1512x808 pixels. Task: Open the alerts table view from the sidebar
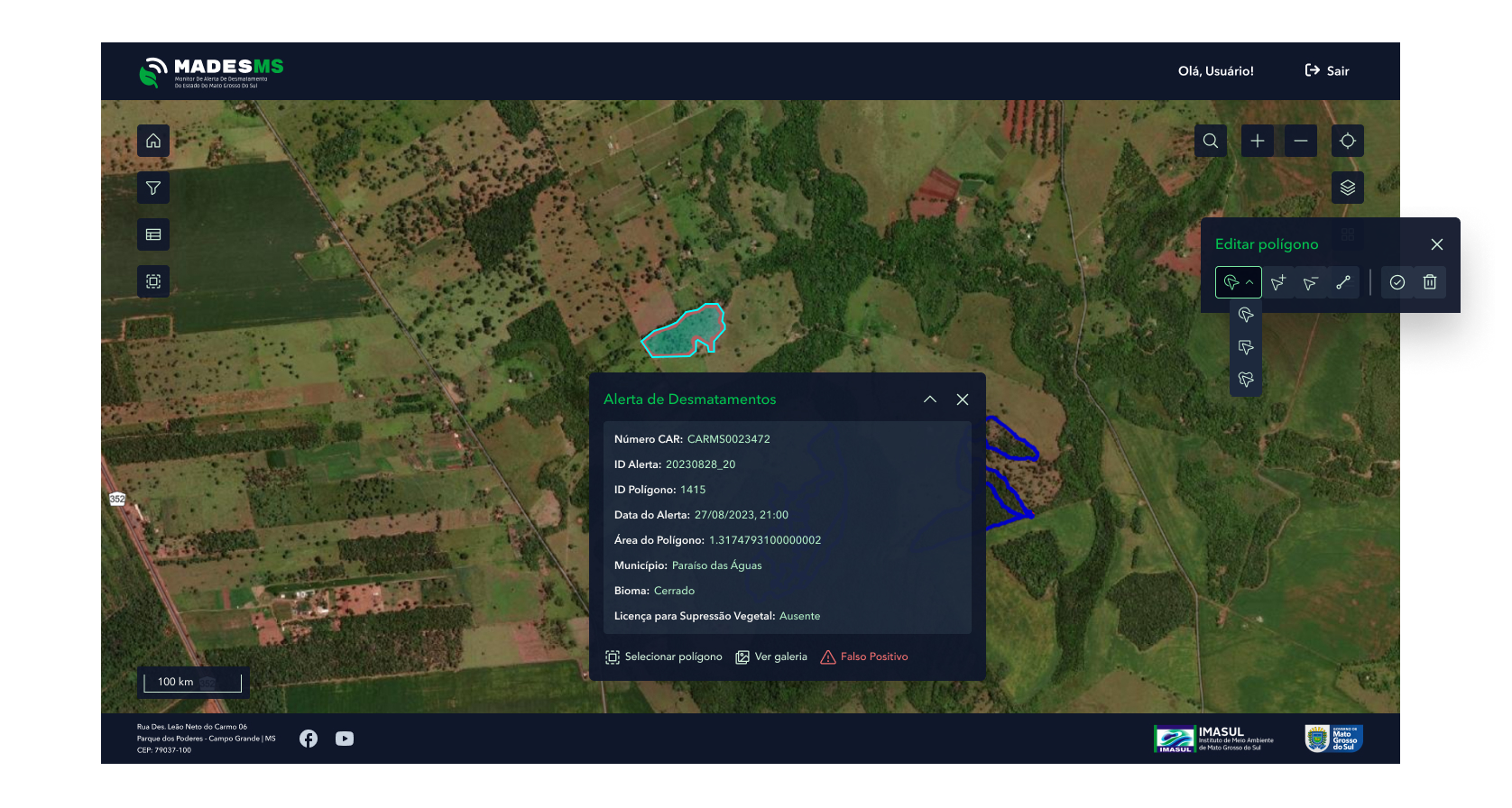coord(152,234)
